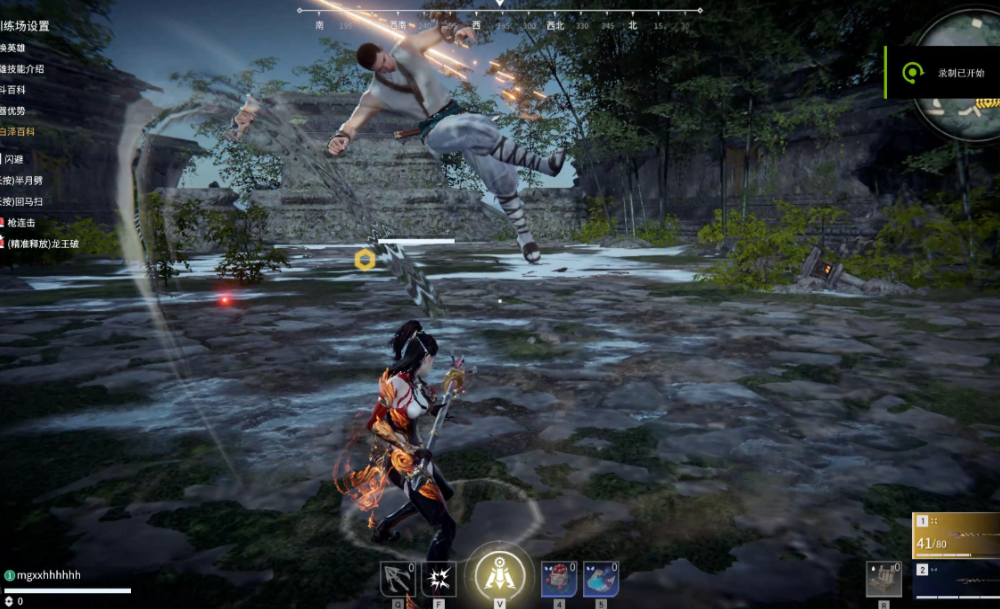Screen dimensions: 1000x609
Task: Use the blue powder pouch item slot
Action: point(600,580)
